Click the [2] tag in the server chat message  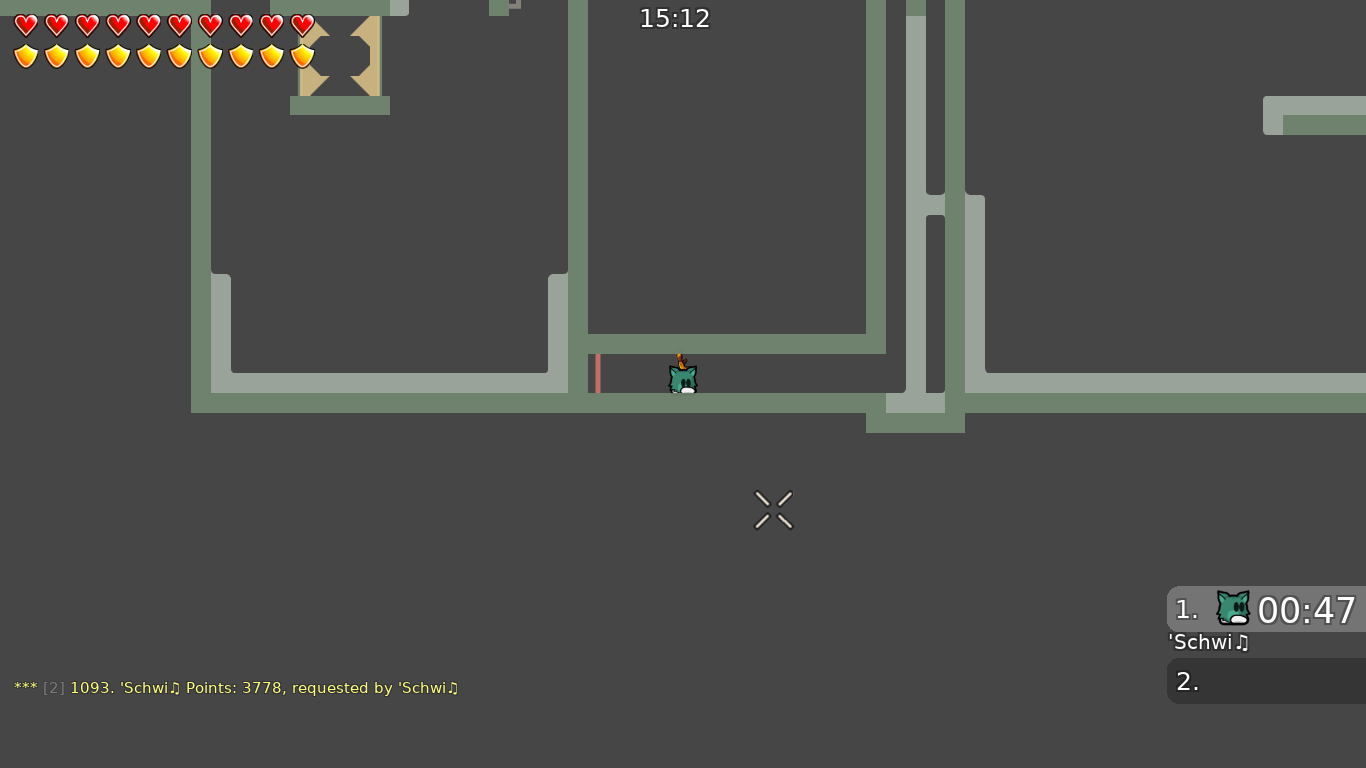click(53, 688)
